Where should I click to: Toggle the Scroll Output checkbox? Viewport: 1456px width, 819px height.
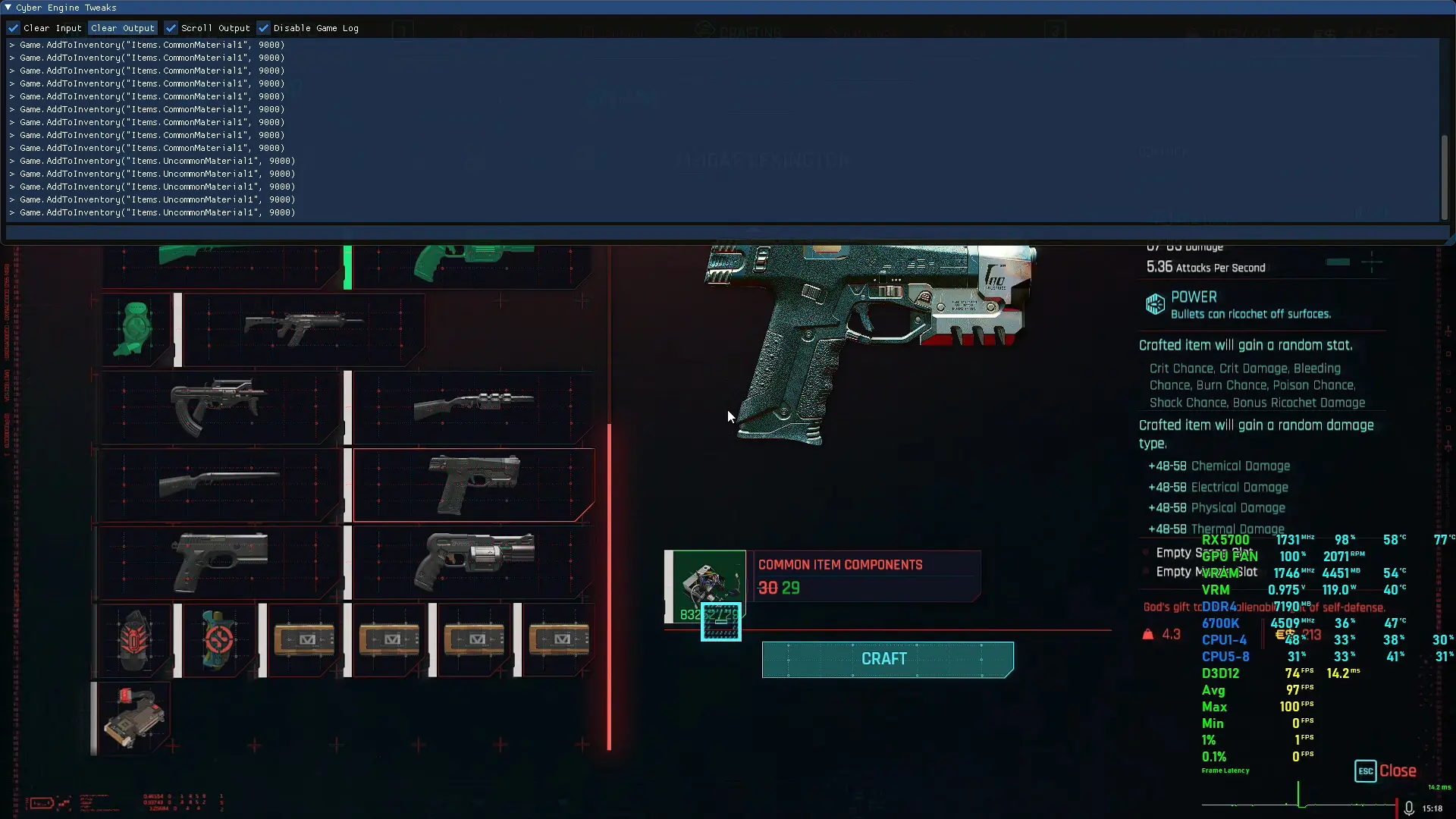pyautogui.click(x=171, y=28)
